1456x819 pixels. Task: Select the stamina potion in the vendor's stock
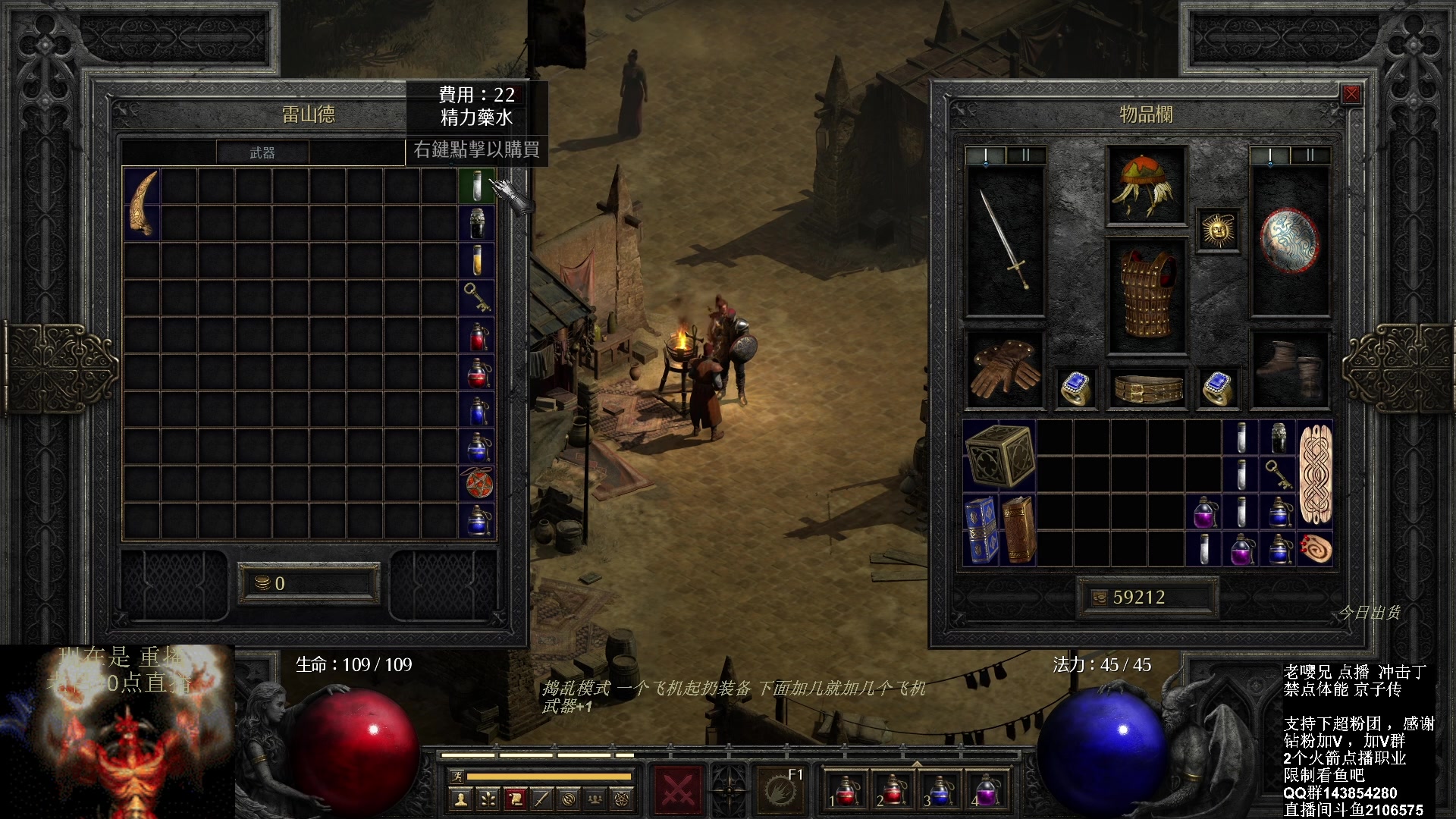[x=477, y=186]
